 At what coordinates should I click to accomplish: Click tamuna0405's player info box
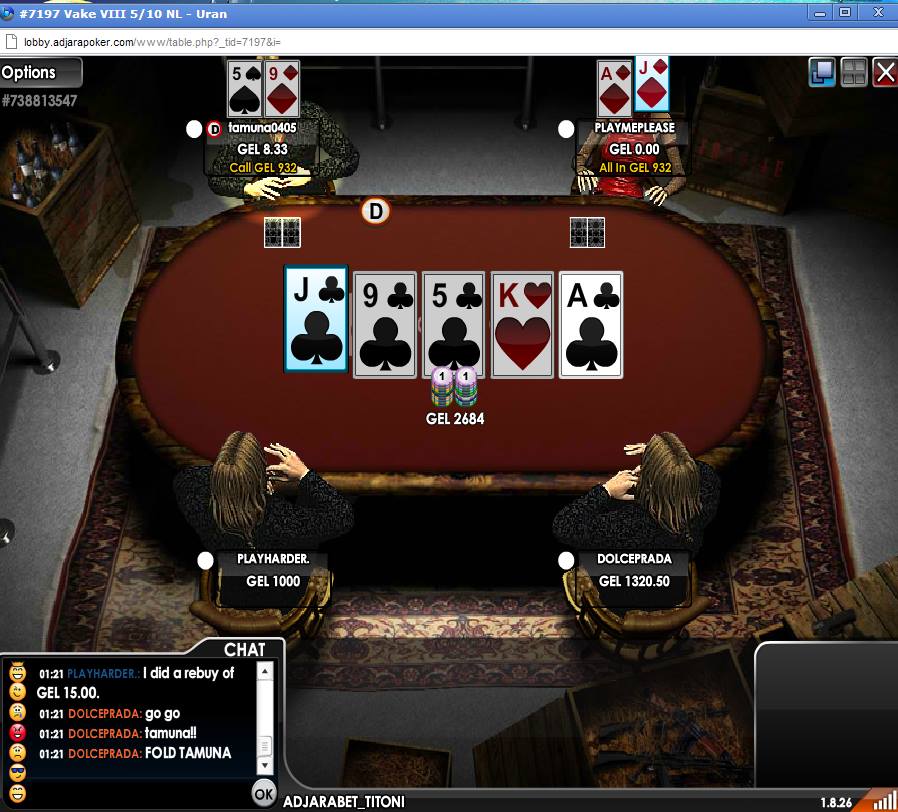pyautogui.click(x=262, y=148)
